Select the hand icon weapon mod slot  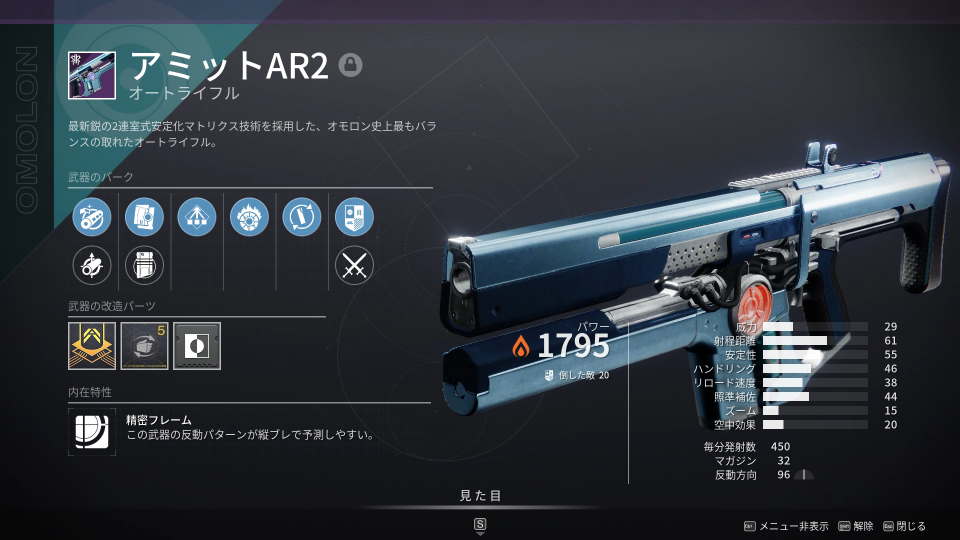click(x=144, y=345)
